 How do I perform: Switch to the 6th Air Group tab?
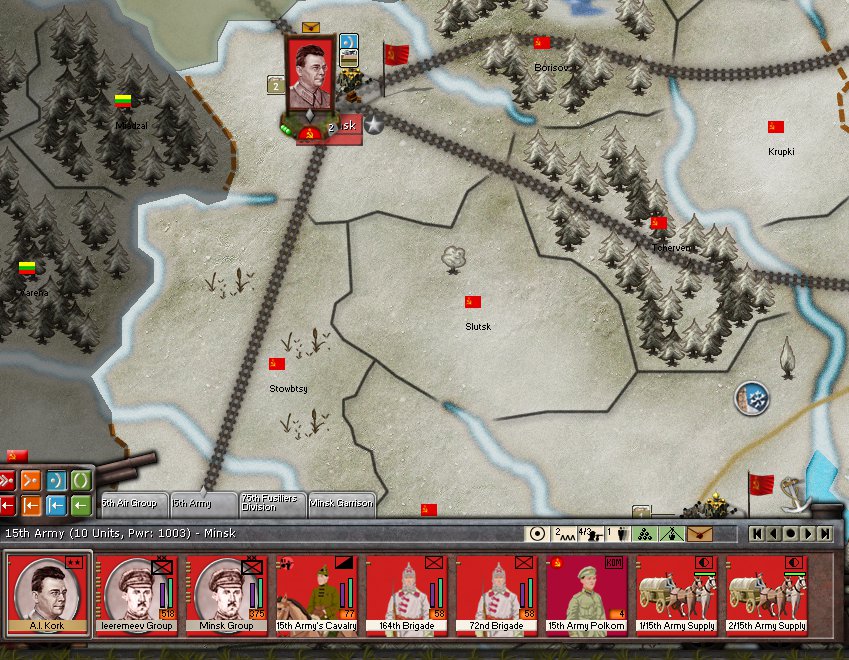click(129, 502)
